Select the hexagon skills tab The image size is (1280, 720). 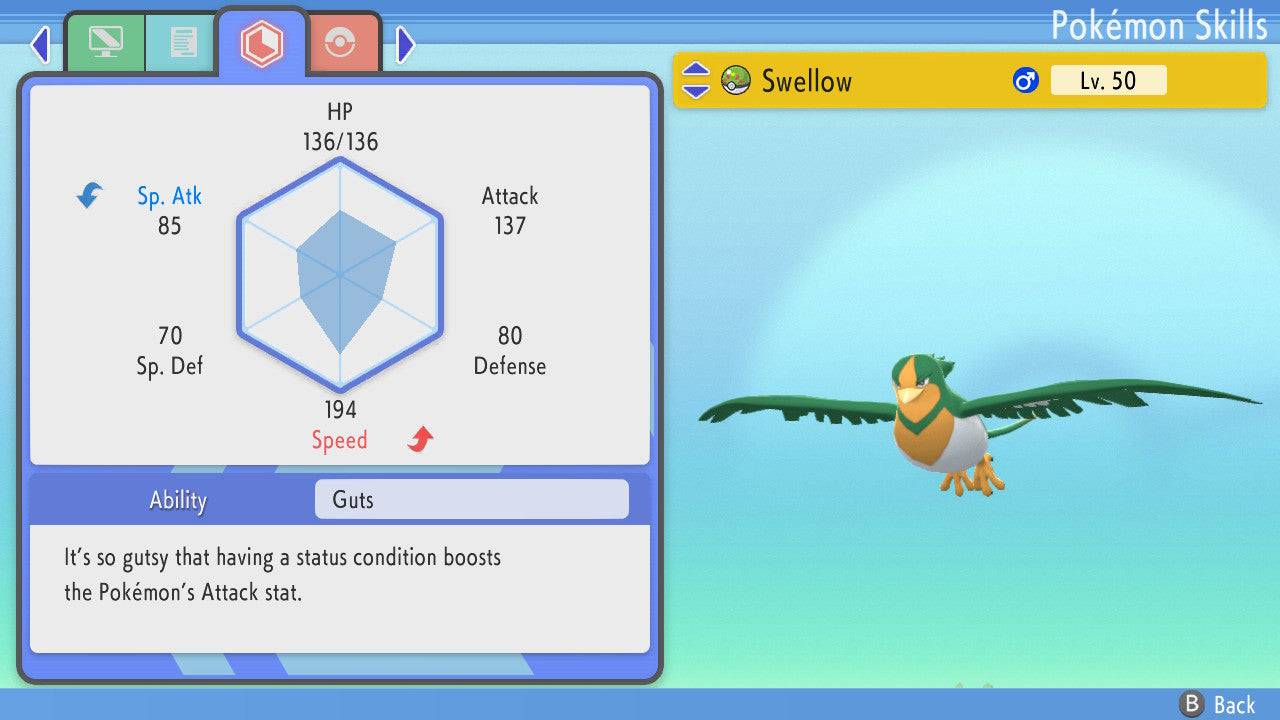261,43
